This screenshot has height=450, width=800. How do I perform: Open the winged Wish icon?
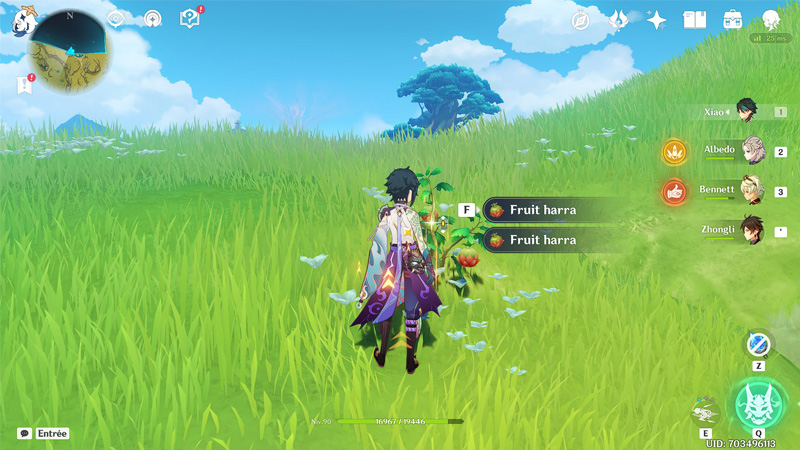[619, 20]
